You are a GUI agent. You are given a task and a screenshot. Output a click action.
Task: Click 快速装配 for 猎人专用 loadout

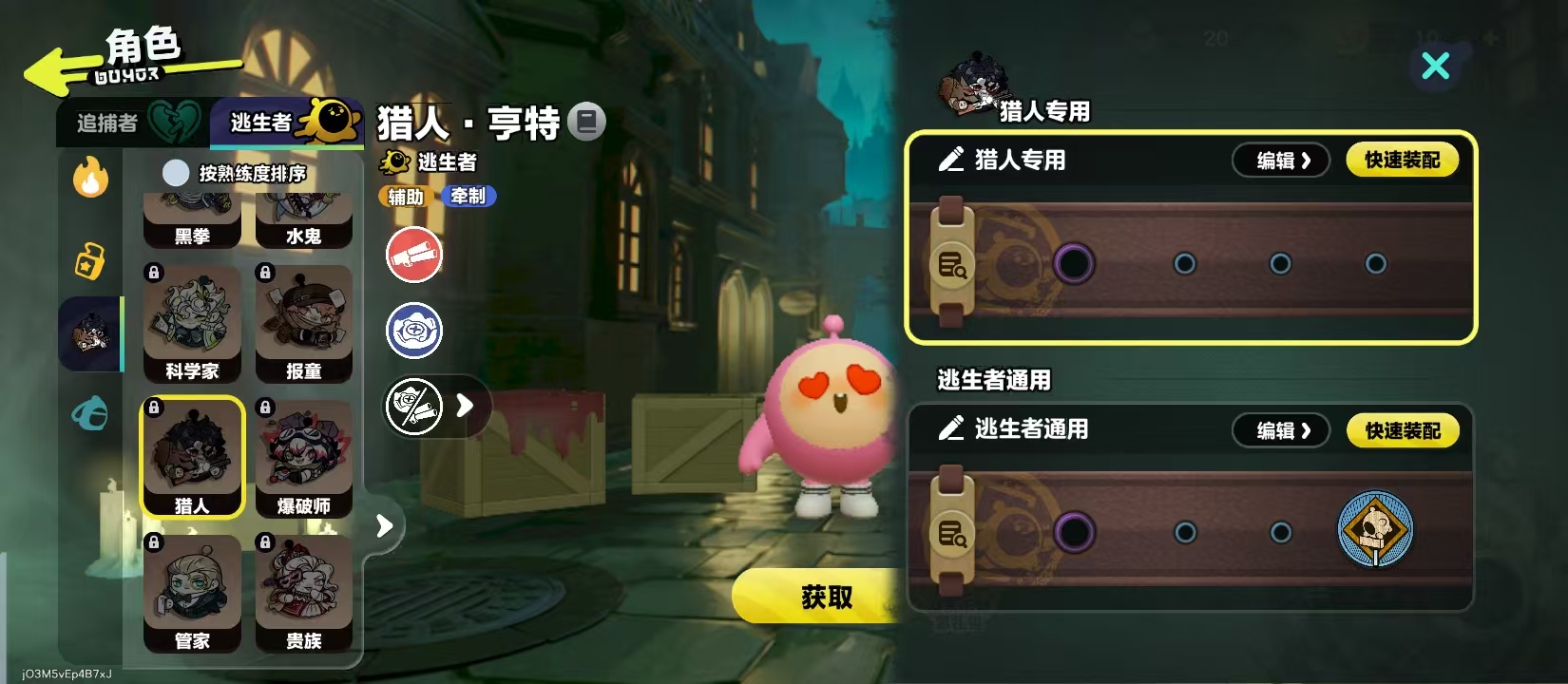1403,160
